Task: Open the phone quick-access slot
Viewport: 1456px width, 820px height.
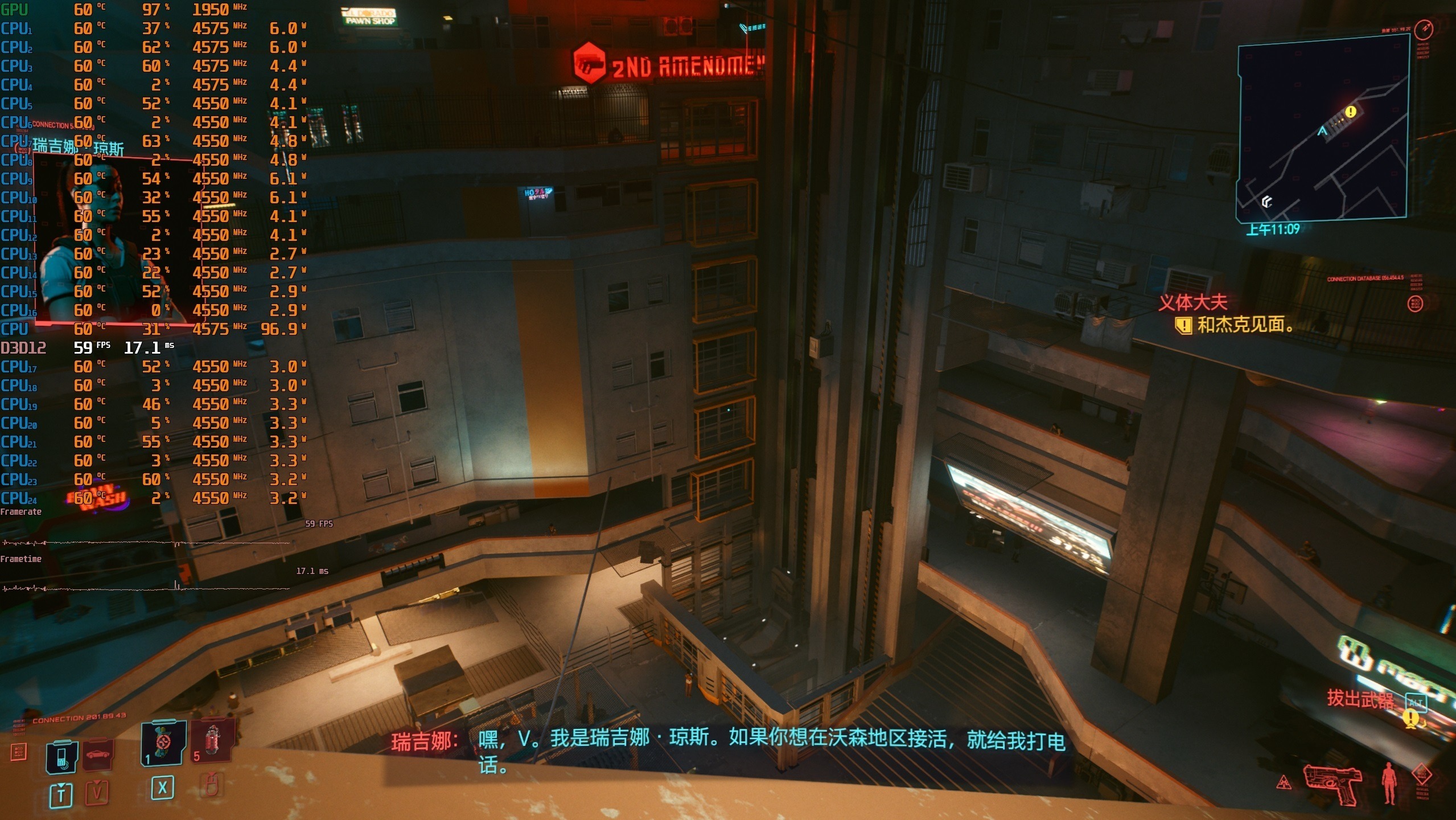Action: 61,757
